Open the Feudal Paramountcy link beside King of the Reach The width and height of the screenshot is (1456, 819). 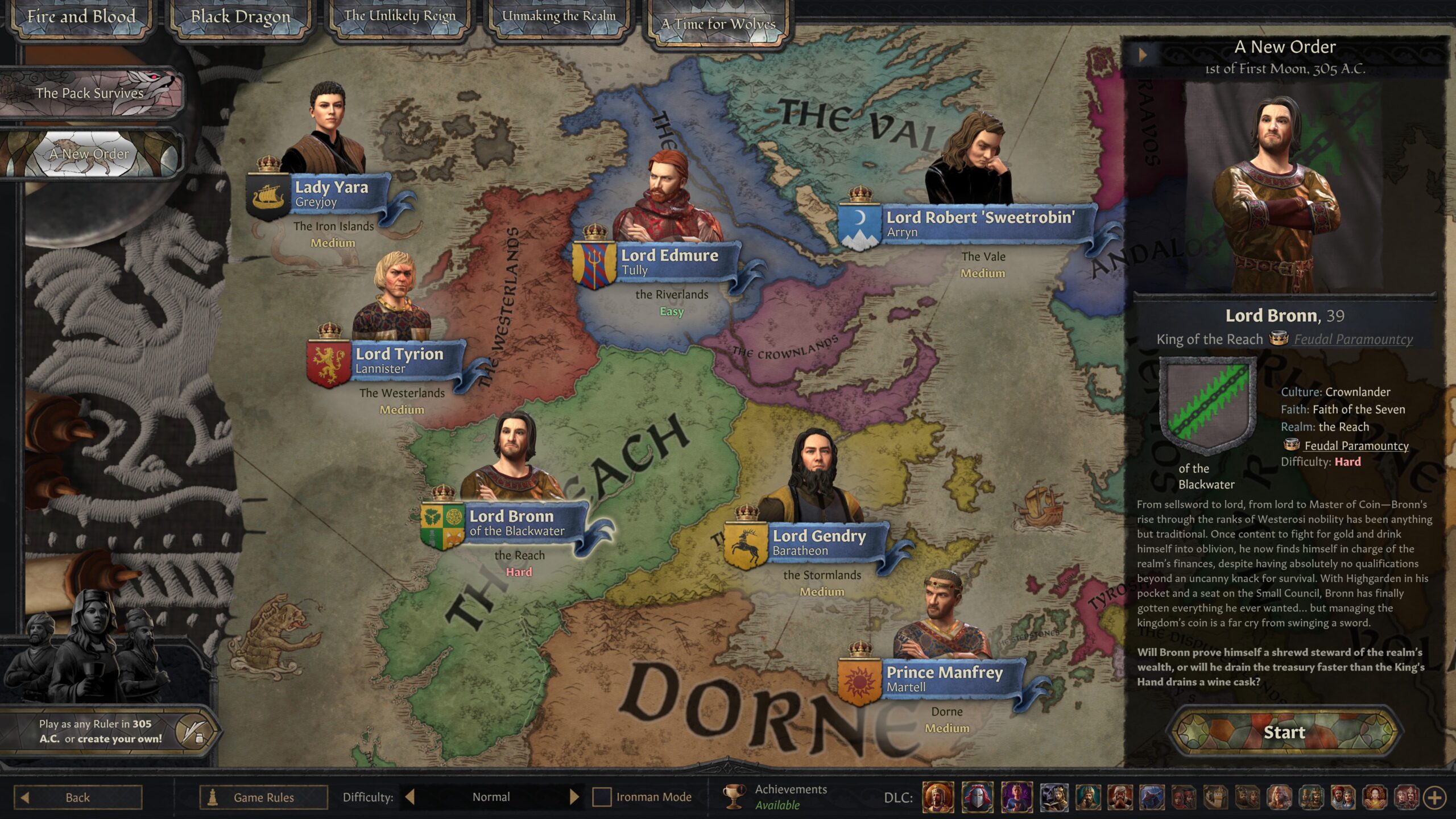[1353, 340]
